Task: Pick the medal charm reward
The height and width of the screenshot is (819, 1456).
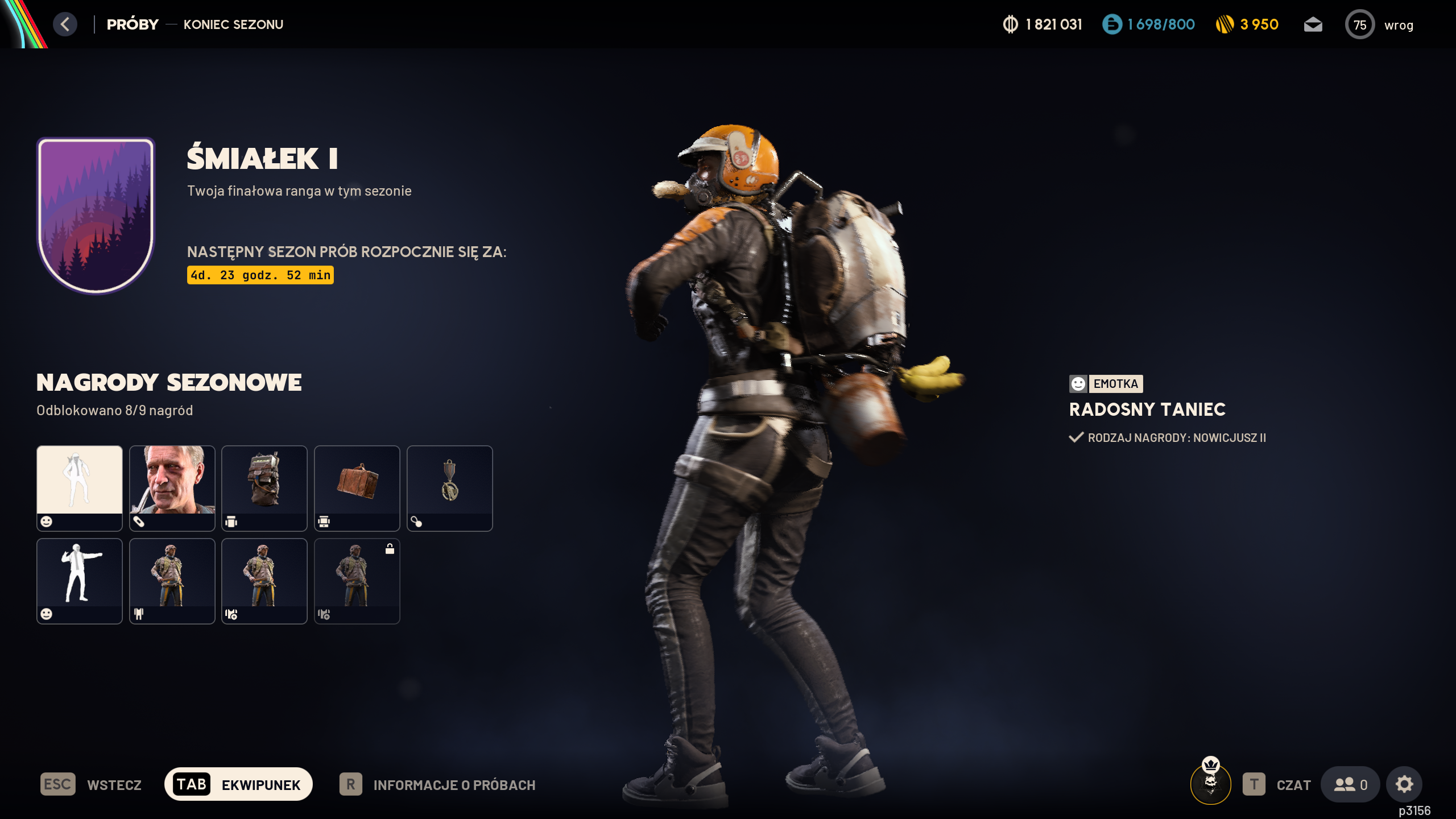Action: pyautogui.click(x=450, y=488)
